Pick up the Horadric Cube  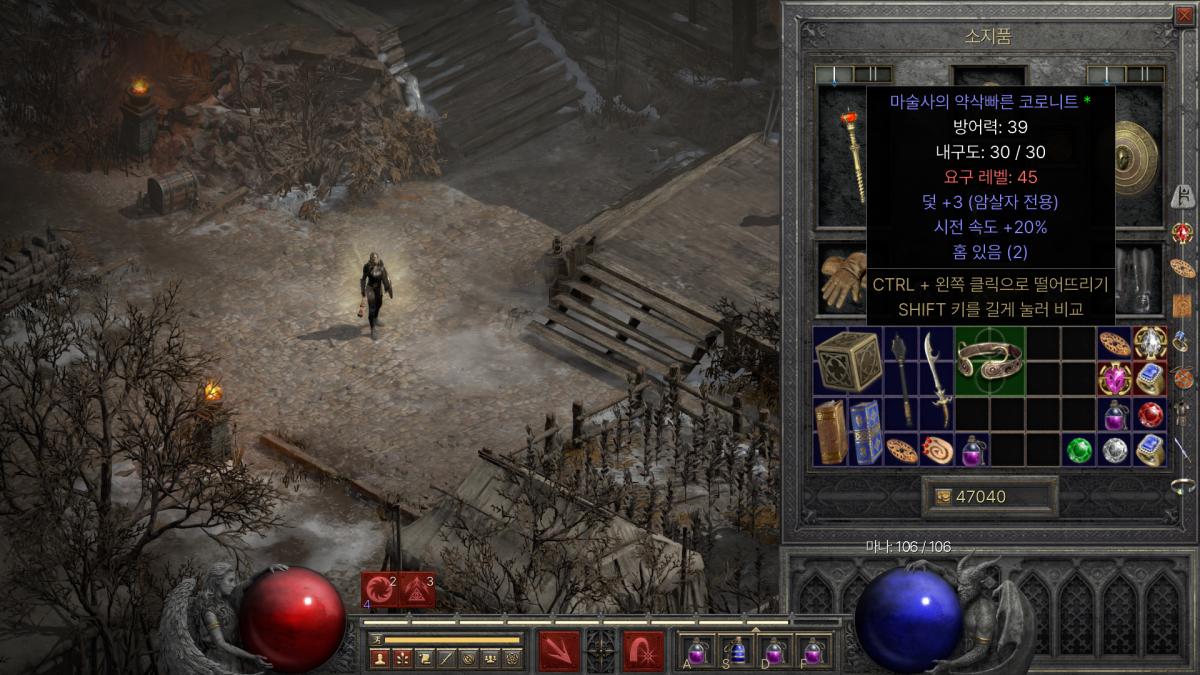pyautogui.click(x=848, y=360)
